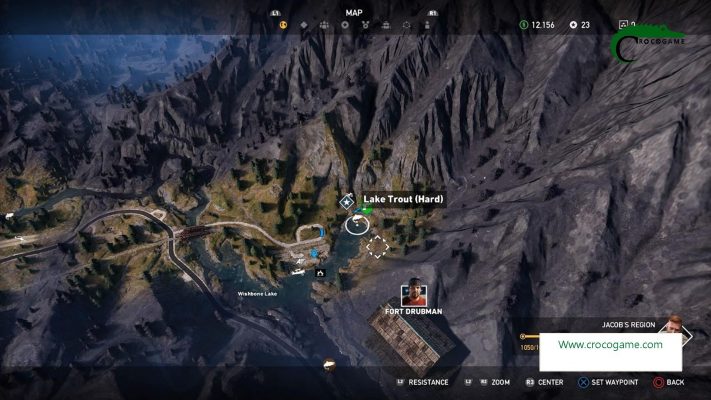Click the Center map option
711x400 pixels.
(544, 382)
